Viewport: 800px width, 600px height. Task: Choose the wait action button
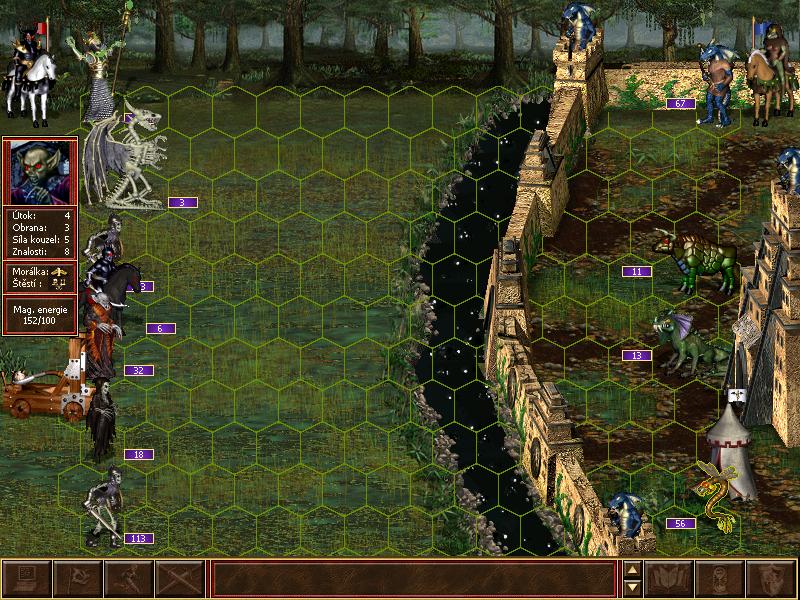click(x=721, y=579)
